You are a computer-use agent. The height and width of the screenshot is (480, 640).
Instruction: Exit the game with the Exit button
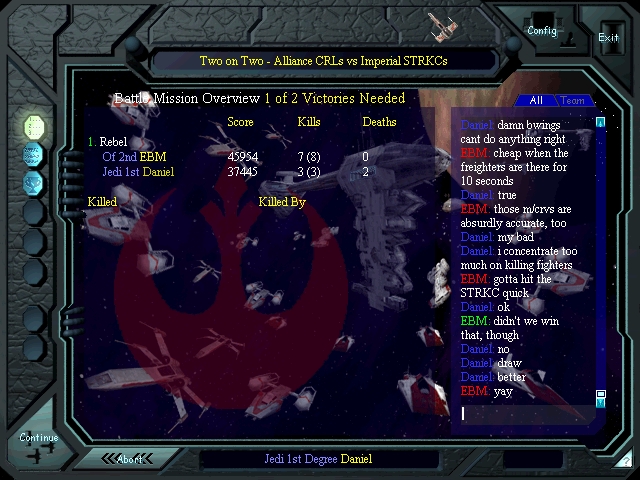click(608, 37)
